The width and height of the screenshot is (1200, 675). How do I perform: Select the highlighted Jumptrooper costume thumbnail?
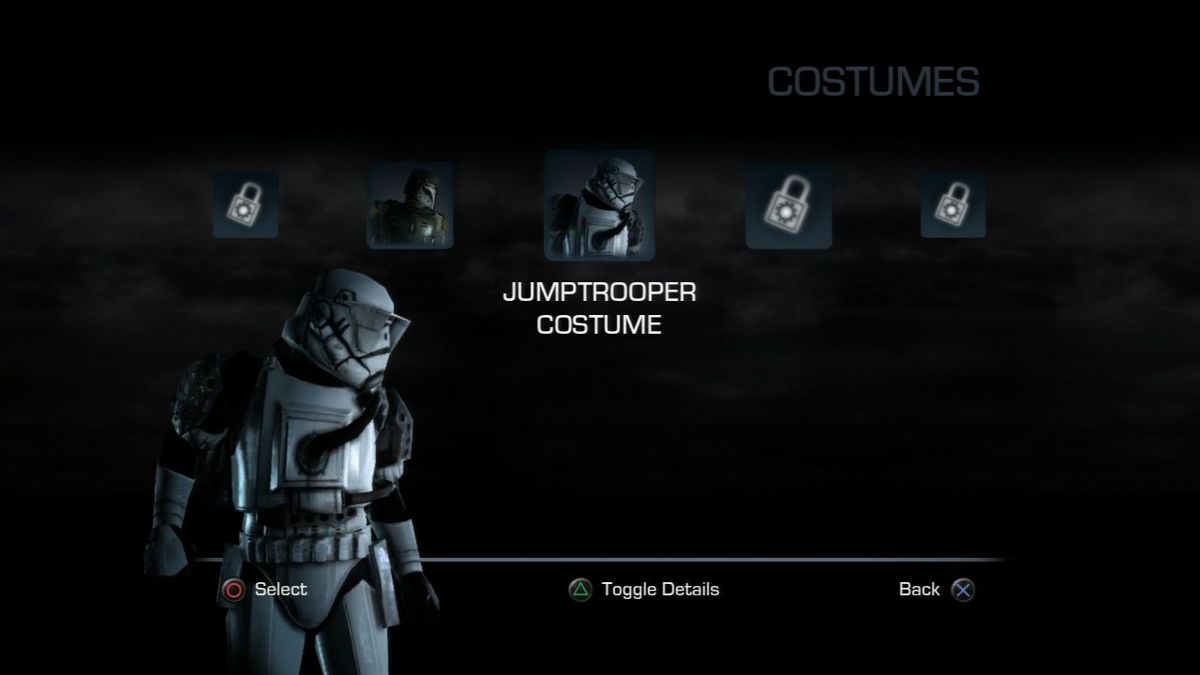599,205
